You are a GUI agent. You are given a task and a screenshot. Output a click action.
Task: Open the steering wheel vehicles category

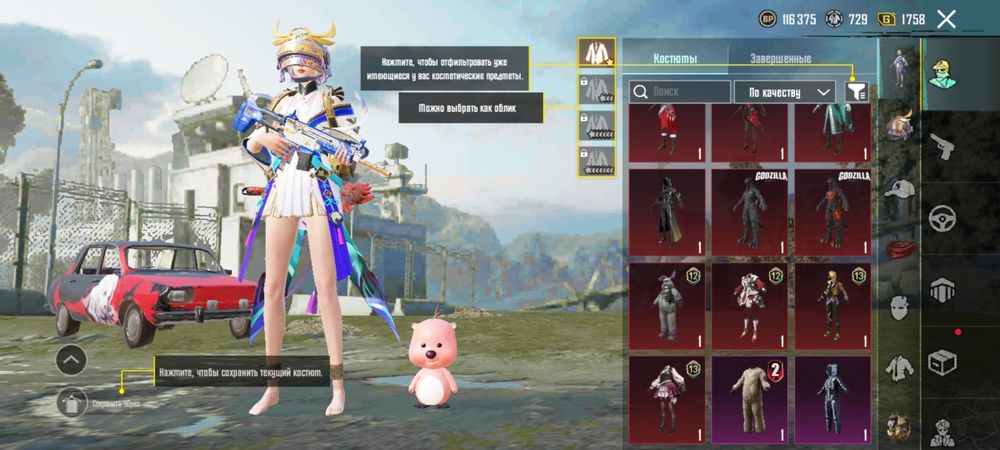pyautogui.click(x=942, y=219)
